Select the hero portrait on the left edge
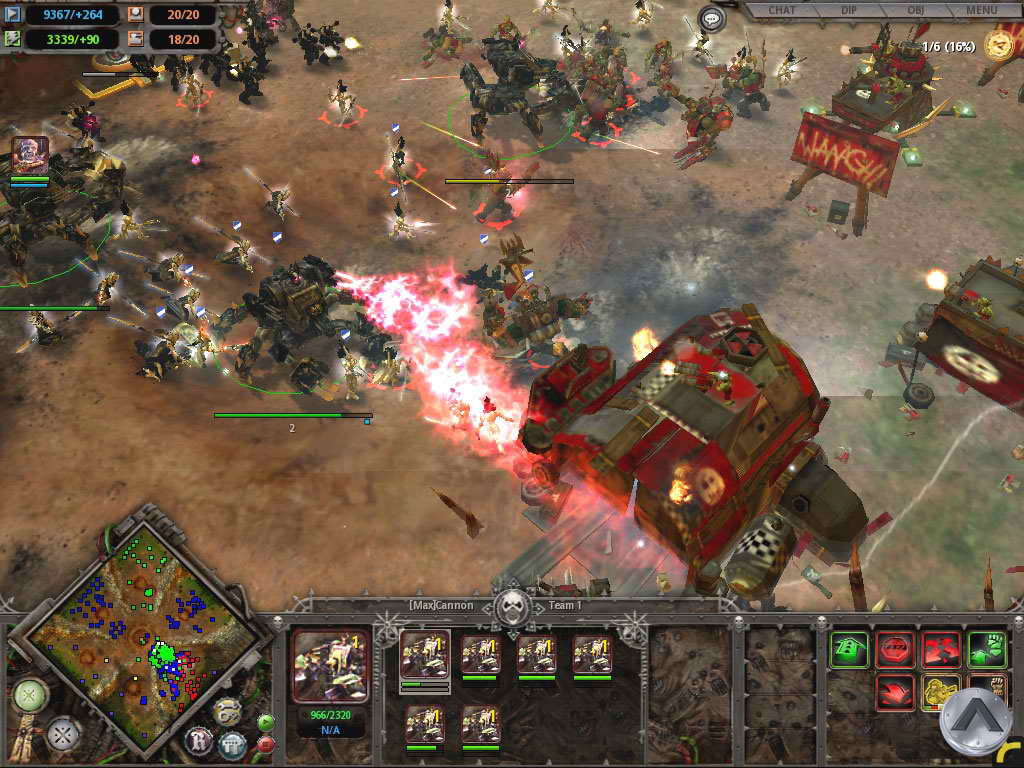 (29, 155)
